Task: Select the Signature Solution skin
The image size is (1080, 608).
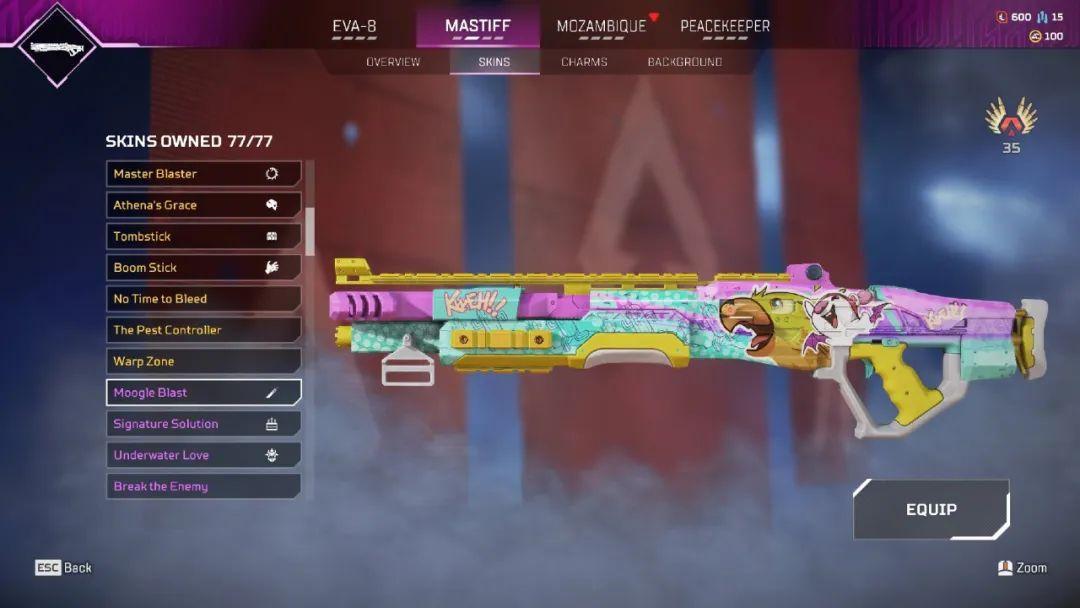Action: pyautogui.click(x=203, y=424)
